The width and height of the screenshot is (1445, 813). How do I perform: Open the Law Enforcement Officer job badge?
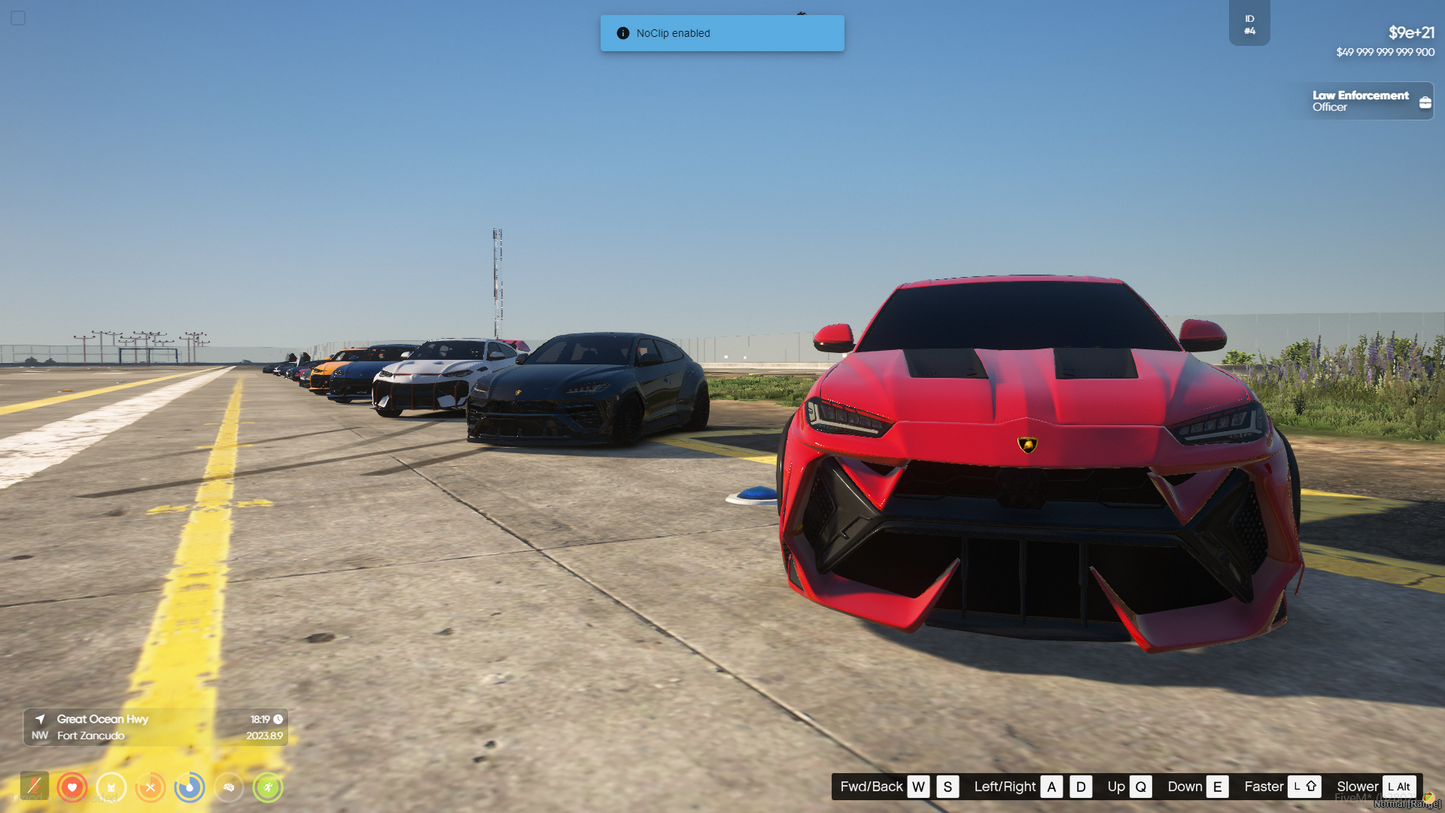click(1360, 101)
